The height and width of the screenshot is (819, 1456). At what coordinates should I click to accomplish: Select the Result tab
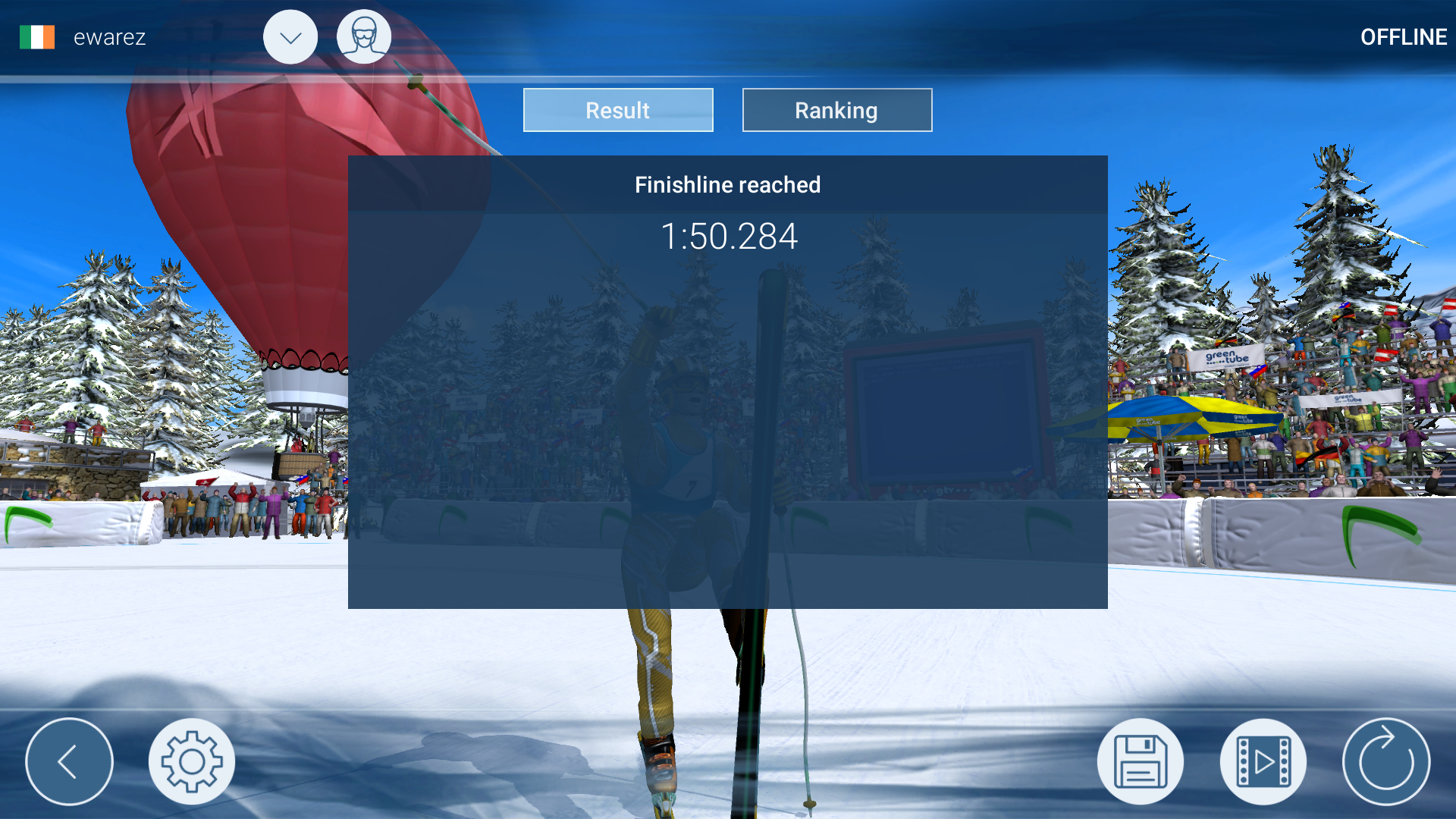pyautogui.click(x=617, y=110)
